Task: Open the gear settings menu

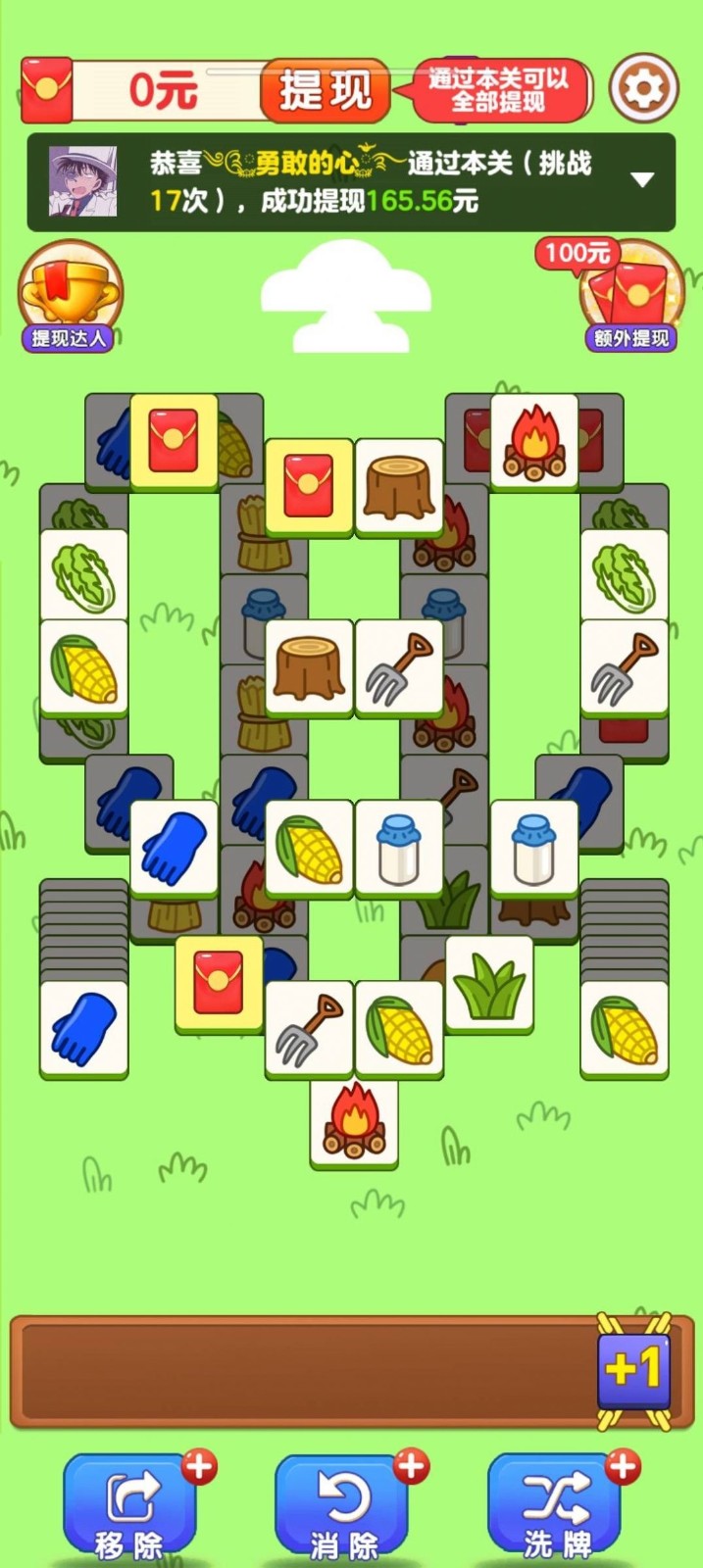Action: pos(643,89)
